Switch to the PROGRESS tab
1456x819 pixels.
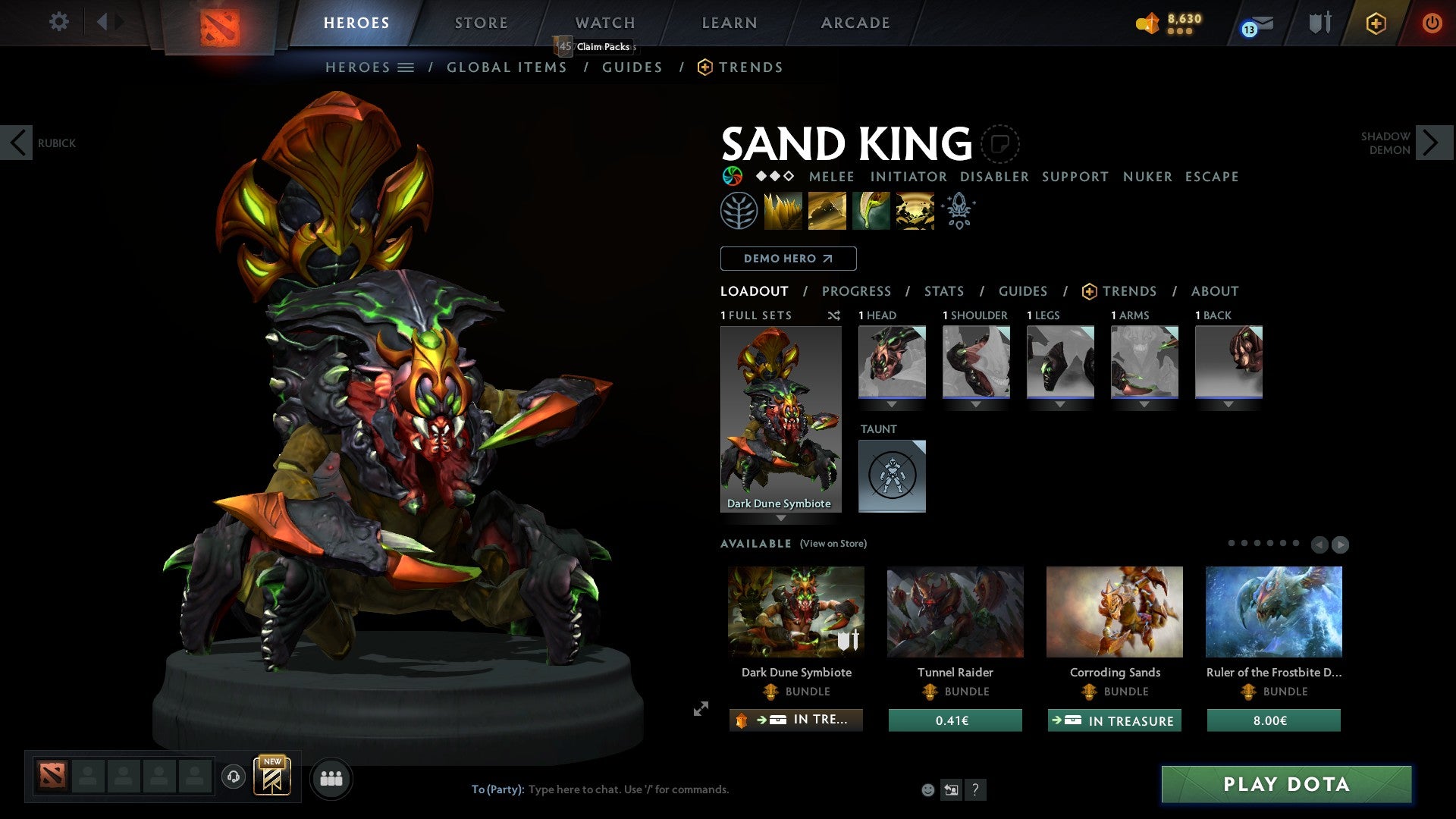pyautogui.click(x=857, y=291)
